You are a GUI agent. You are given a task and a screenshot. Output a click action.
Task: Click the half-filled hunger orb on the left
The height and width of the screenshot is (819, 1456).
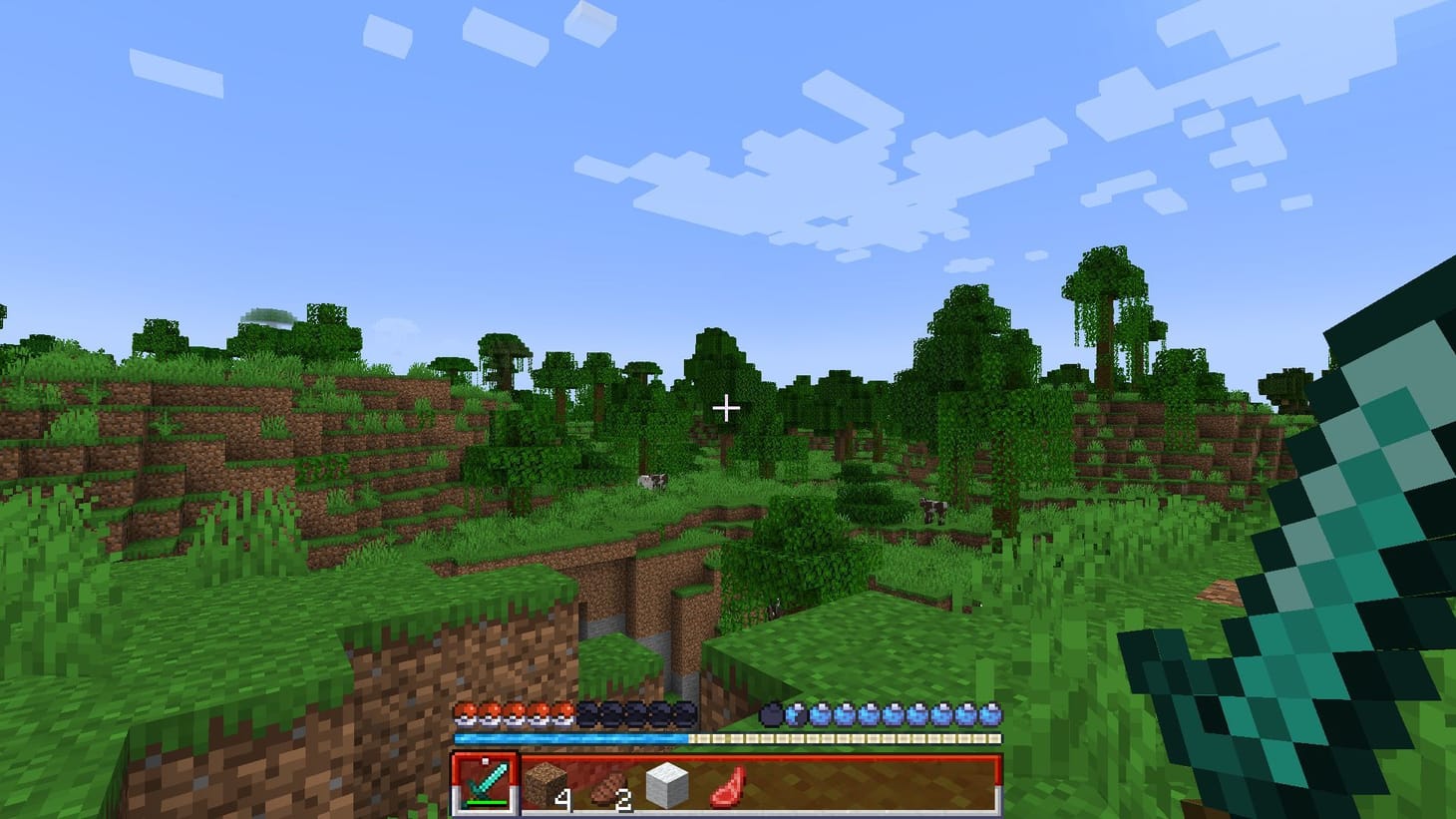[x=795, y=711]
